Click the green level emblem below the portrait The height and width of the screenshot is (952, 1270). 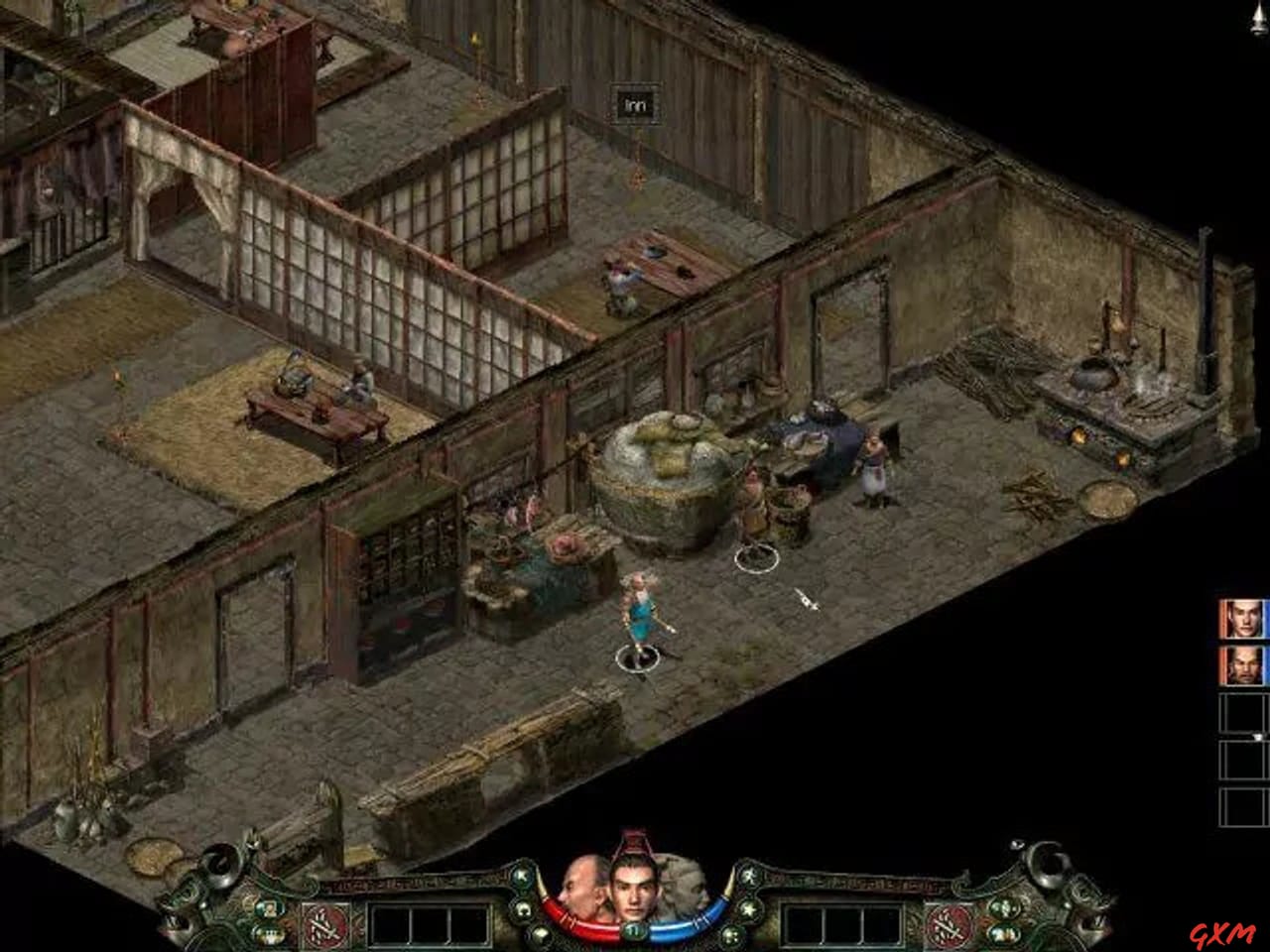633,932
